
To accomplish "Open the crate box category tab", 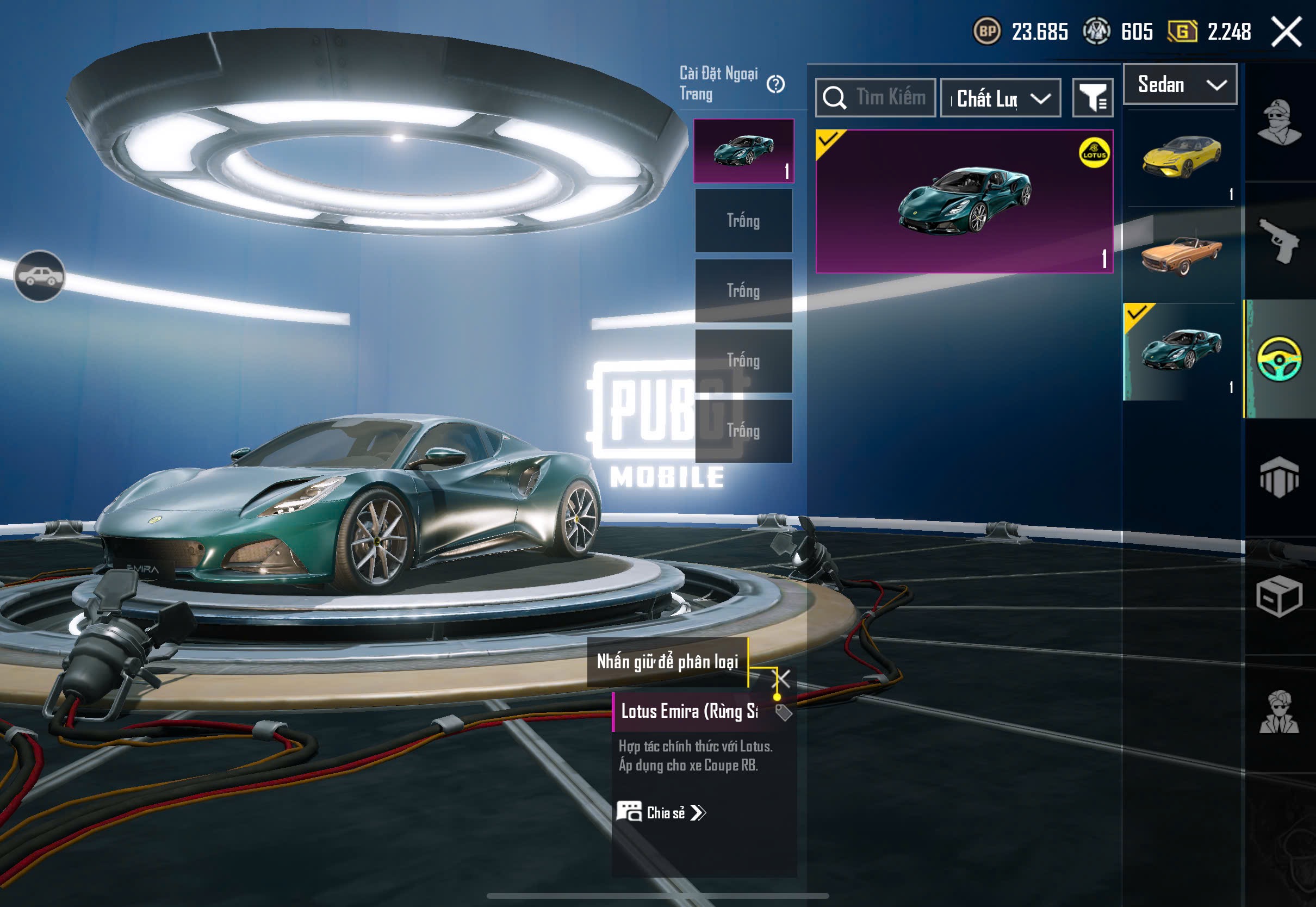I will [x=1280, y=595].
